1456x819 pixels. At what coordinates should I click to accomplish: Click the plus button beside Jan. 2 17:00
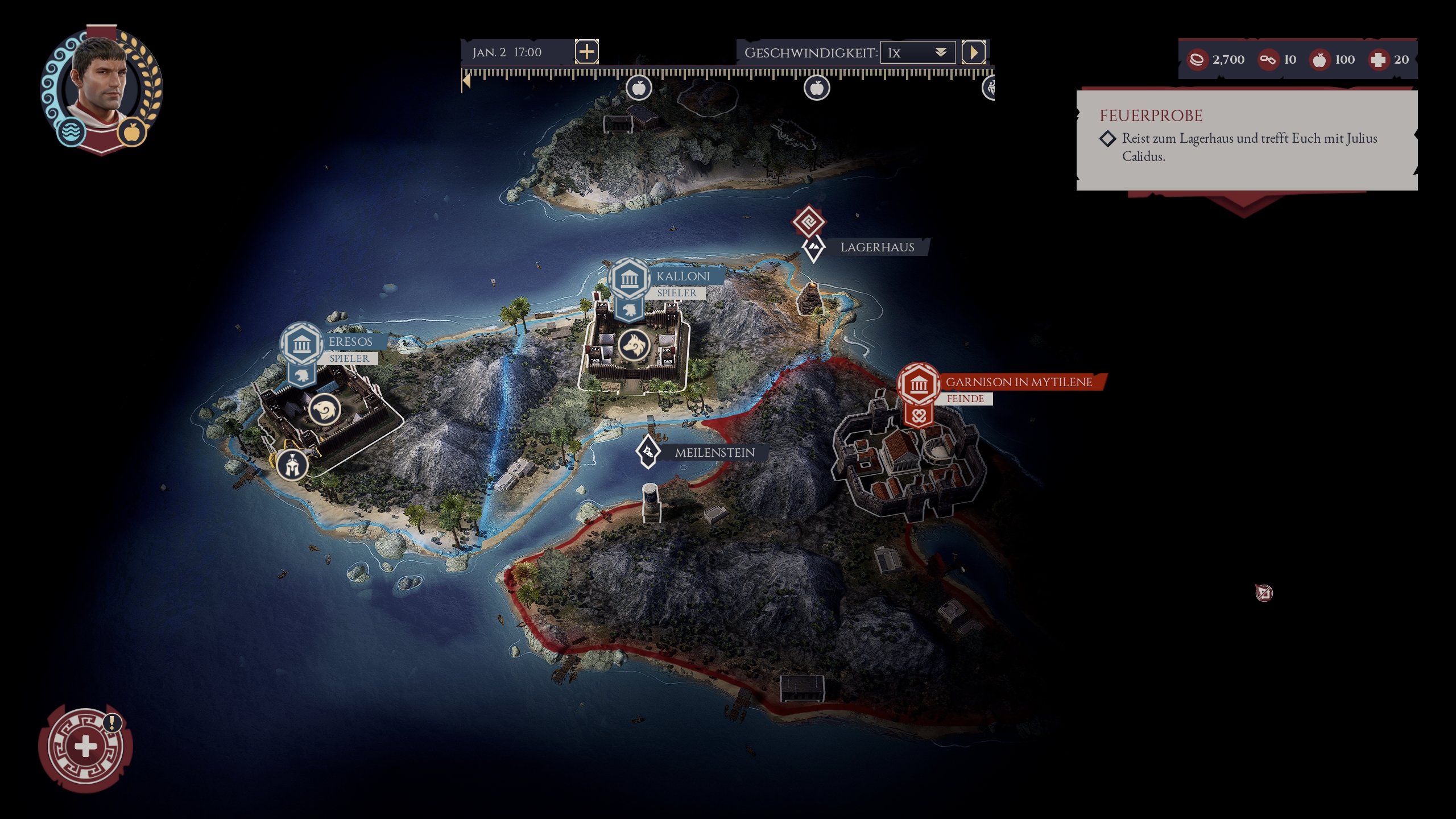[x=586, y=52]
